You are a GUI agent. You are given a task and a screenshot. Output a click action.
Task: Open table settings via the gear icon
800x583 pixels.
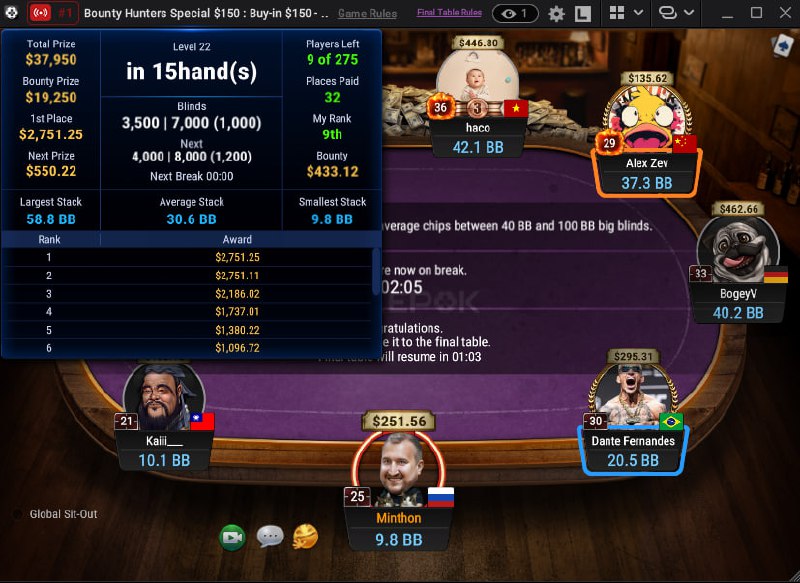(557, 14)
